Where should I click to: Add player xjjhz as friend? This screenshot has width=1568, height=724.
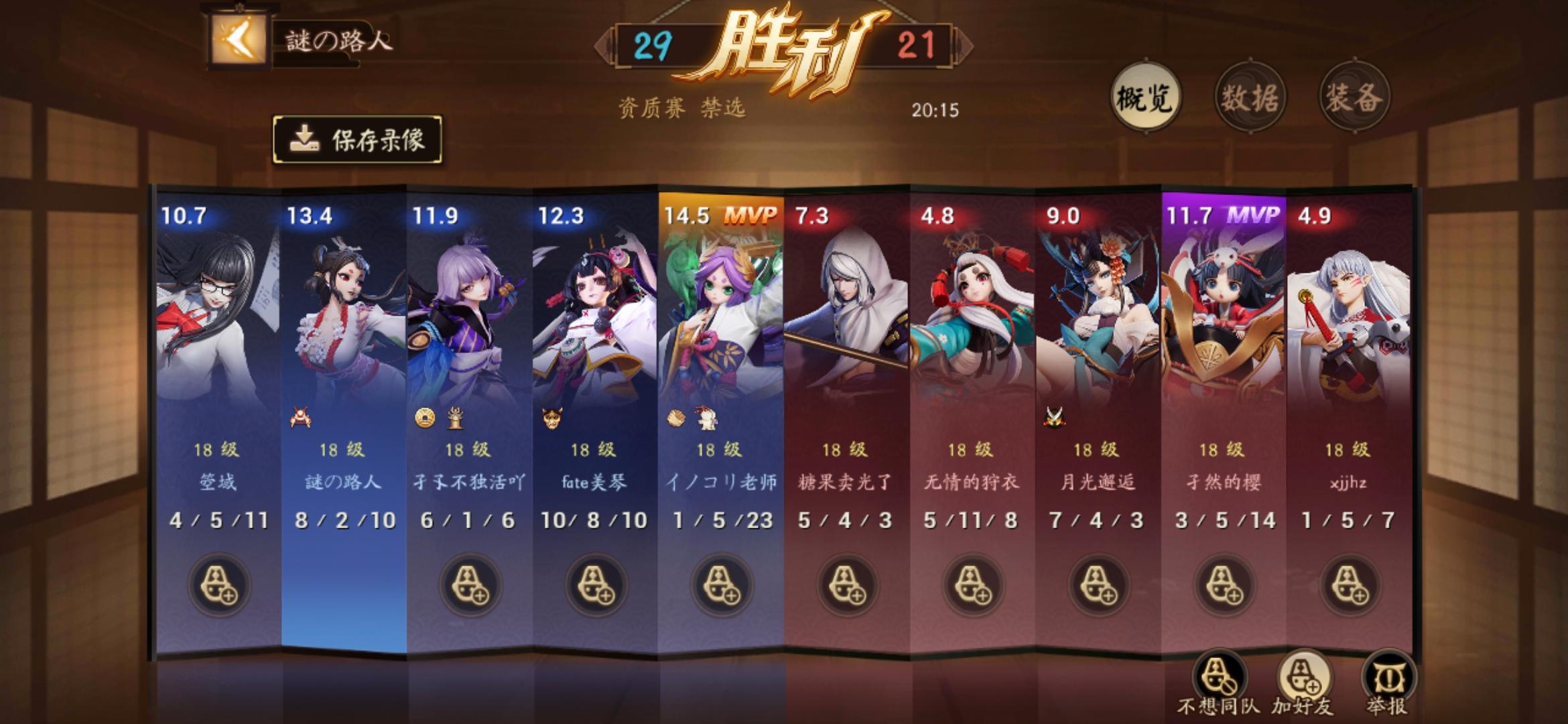point(1350,583)
